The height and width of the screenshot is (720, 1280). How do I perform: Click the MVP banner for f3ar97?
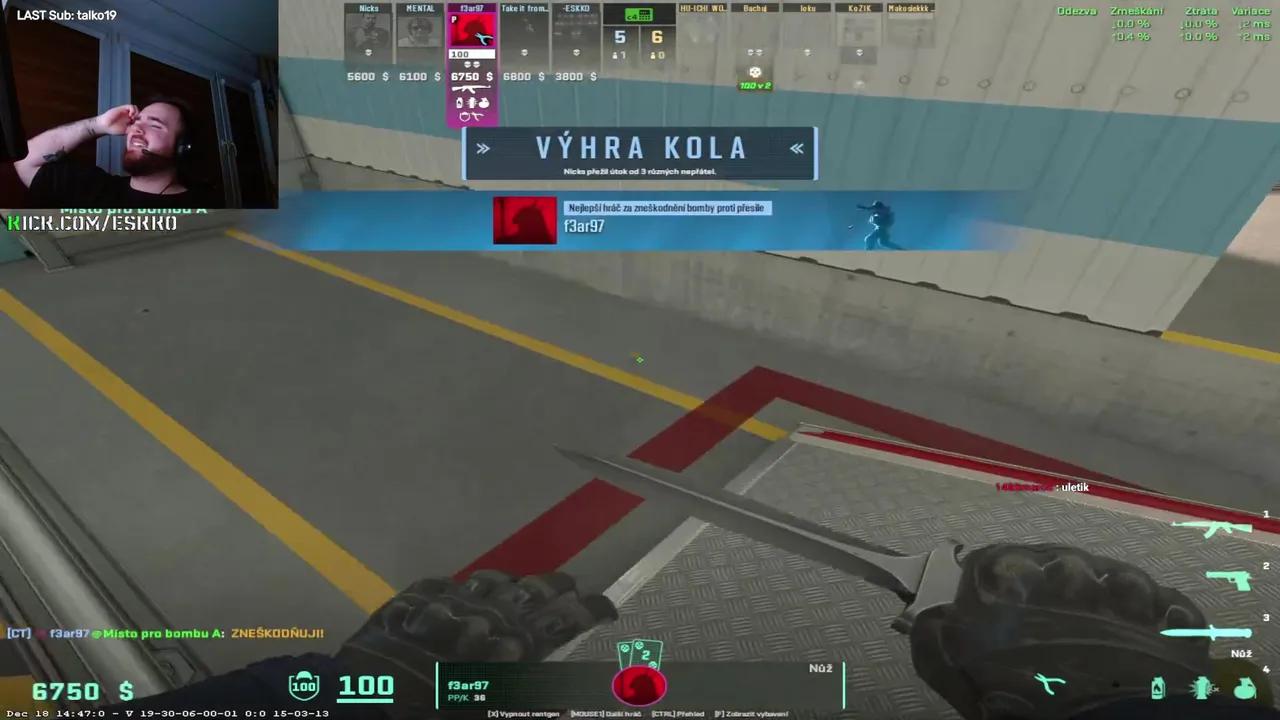pos(640,220)
